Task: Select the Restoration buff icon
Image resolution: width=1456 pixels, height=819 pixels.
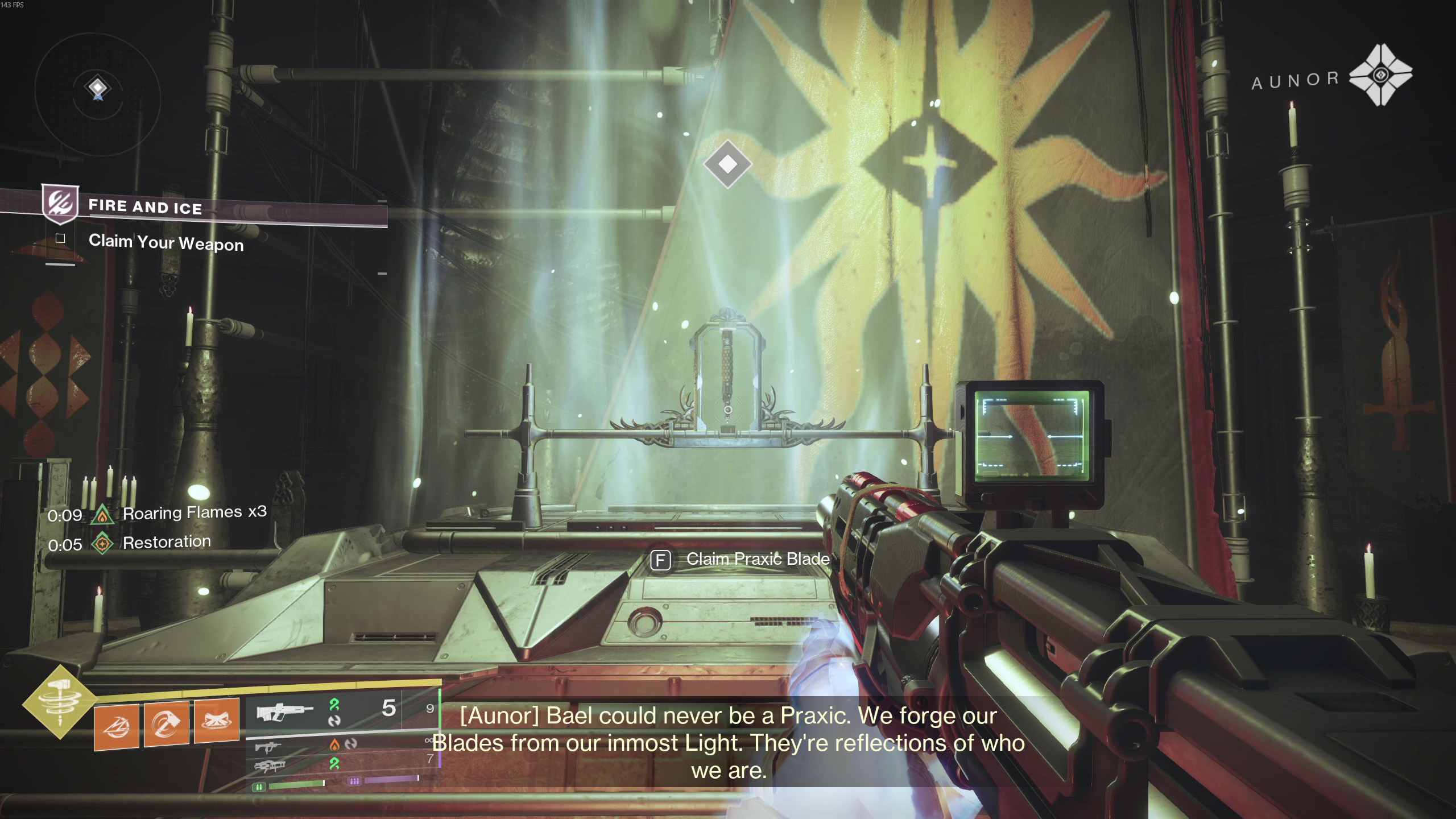Action: tap(102, 544)
